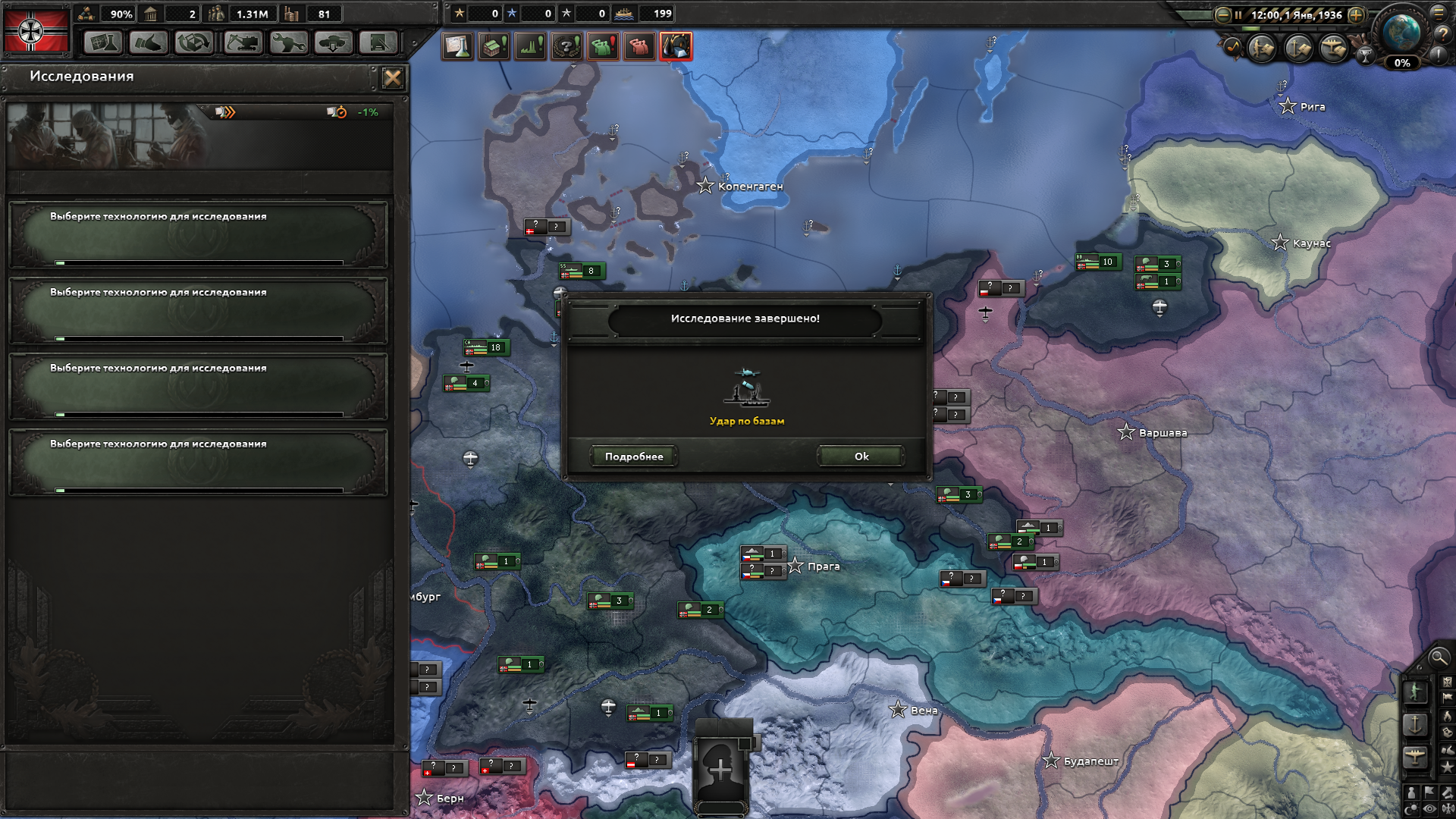Confirm the completed research with Ok
This screenshot has height=819, width=1456.
pyautogui.click(x=859, y=456)
